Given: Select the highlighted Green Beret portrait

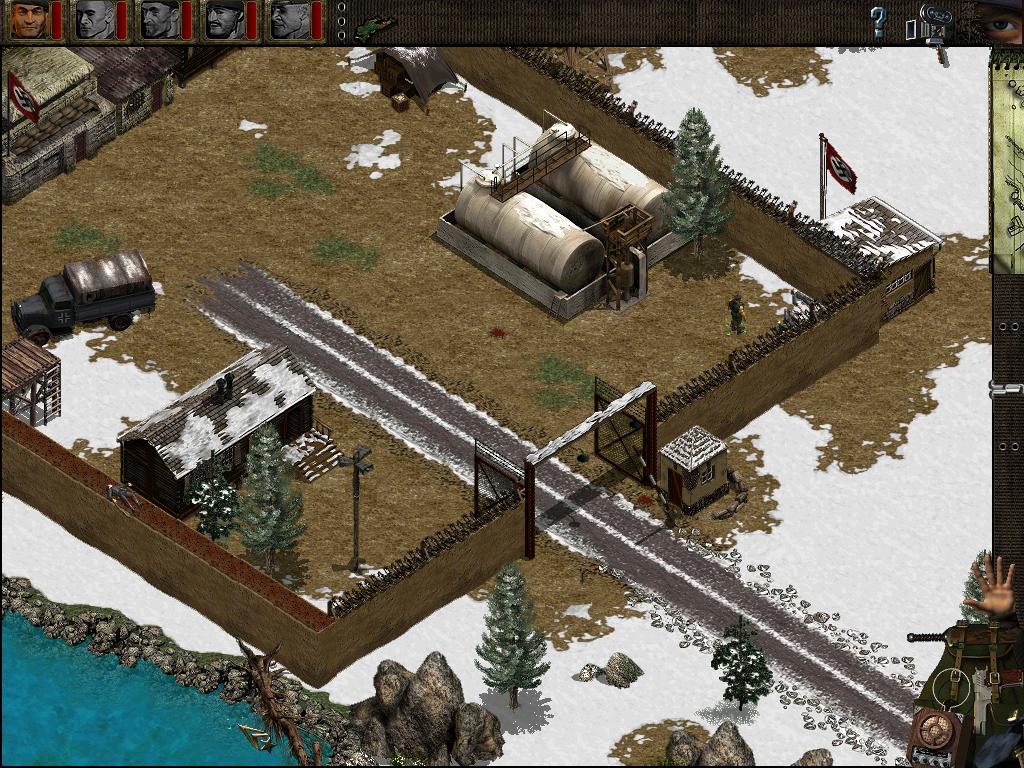Looking at the screenshot, I should [x=29, y=20].
